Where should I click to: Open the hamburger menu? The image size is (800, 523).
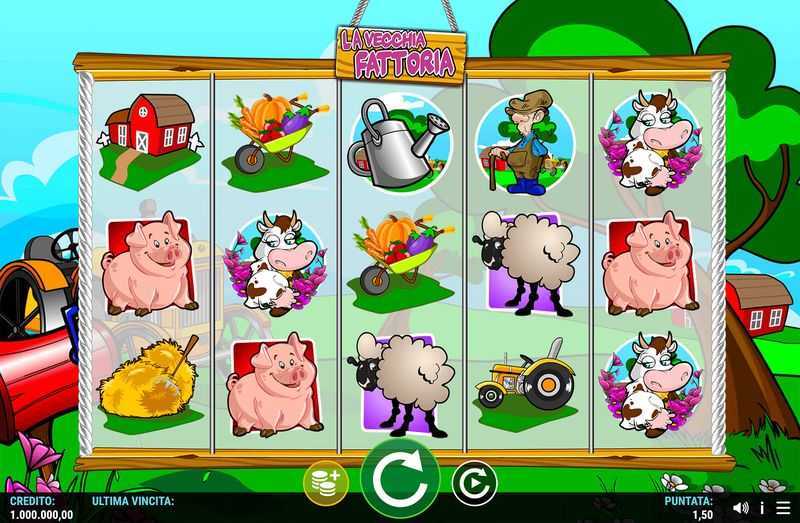coord(782,508)
